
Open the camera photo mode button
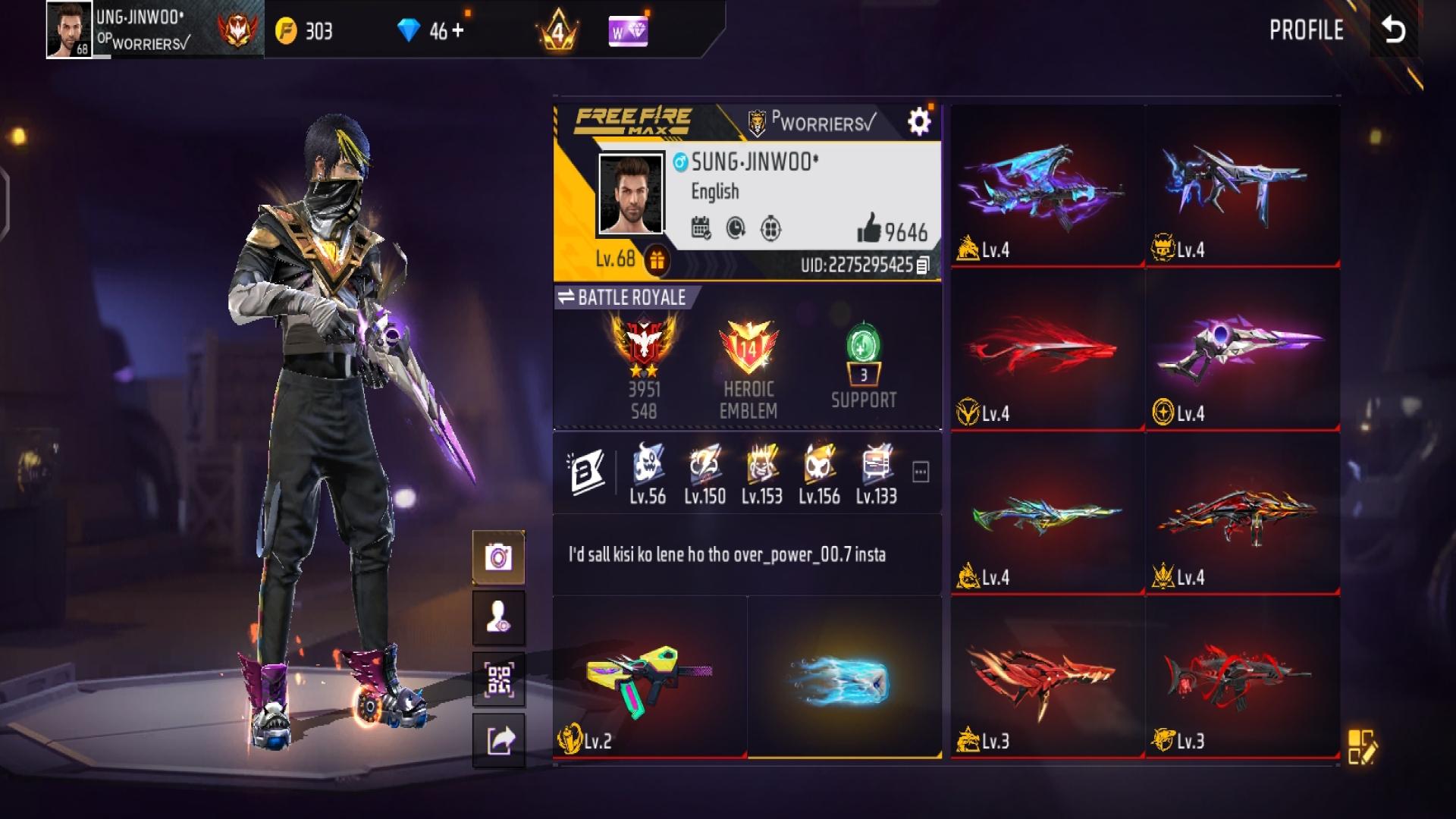pos(498,557)
